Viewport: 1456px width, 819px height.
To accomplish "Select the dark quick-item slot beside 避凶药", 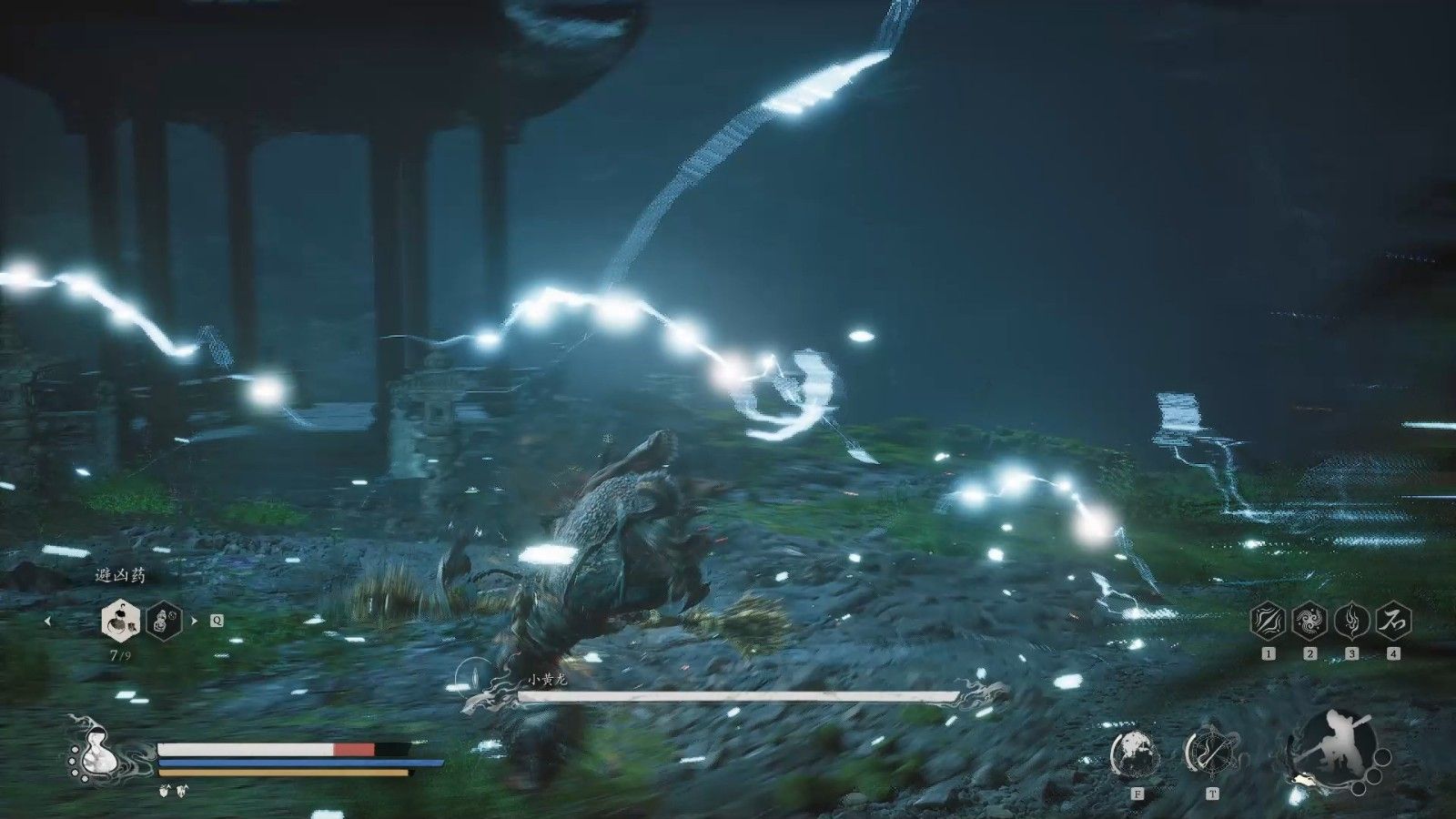I will point(164,621).
